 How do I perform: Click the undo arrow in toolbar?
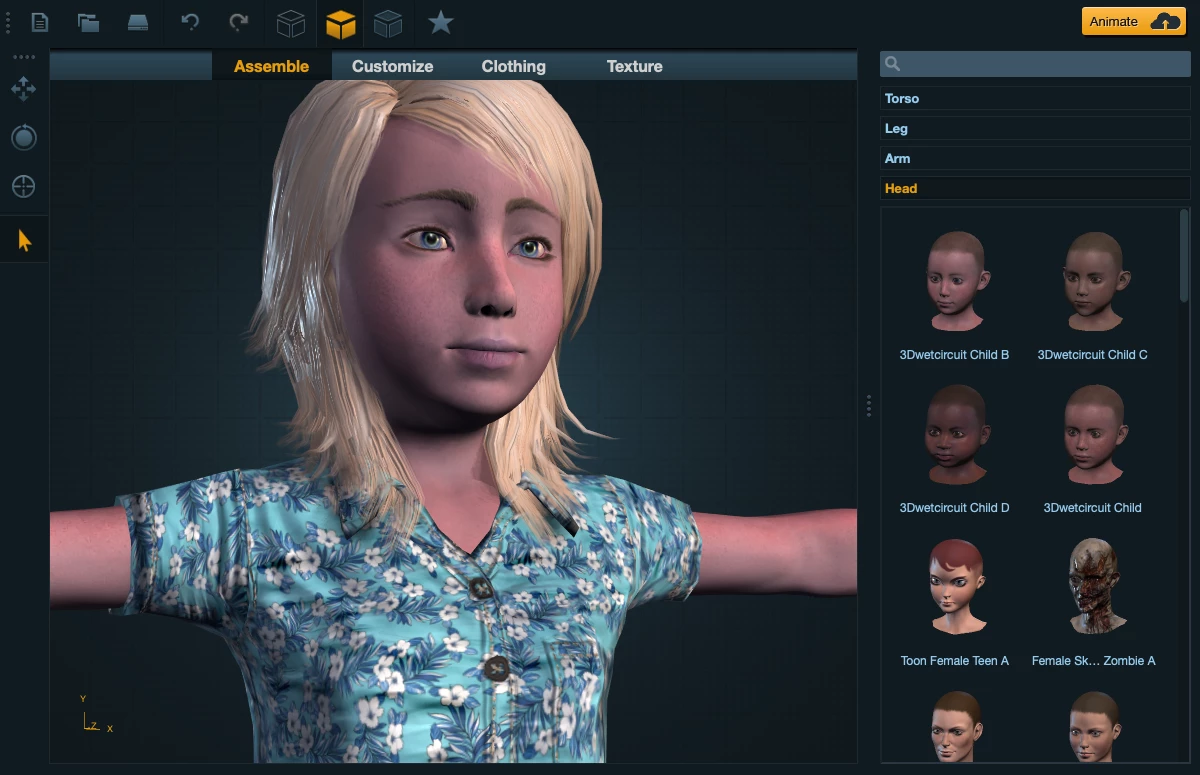point(190,22)
